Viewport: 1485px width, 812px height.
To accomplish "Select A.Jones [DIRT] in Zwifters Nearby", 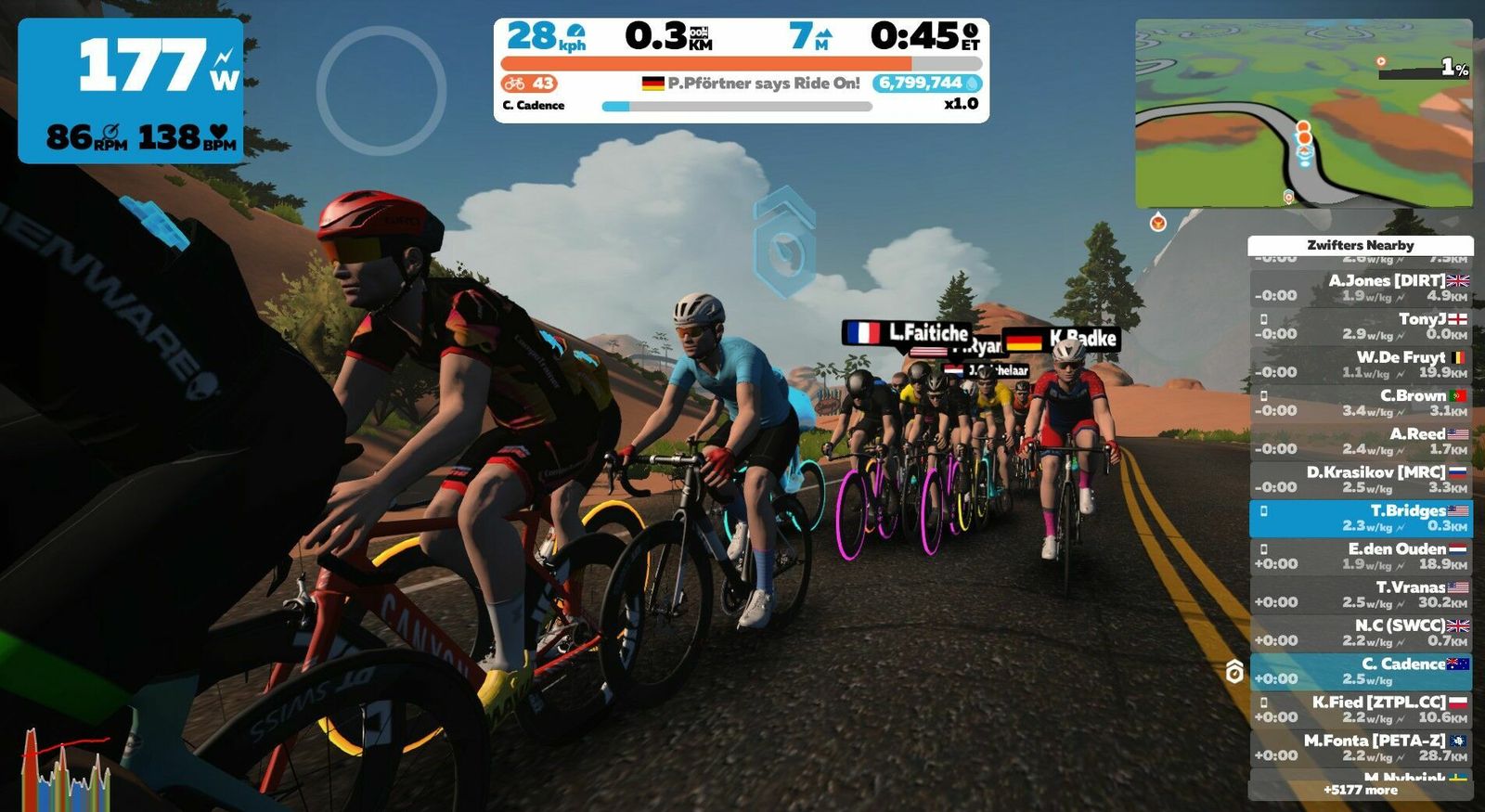I will [1361, 288].
